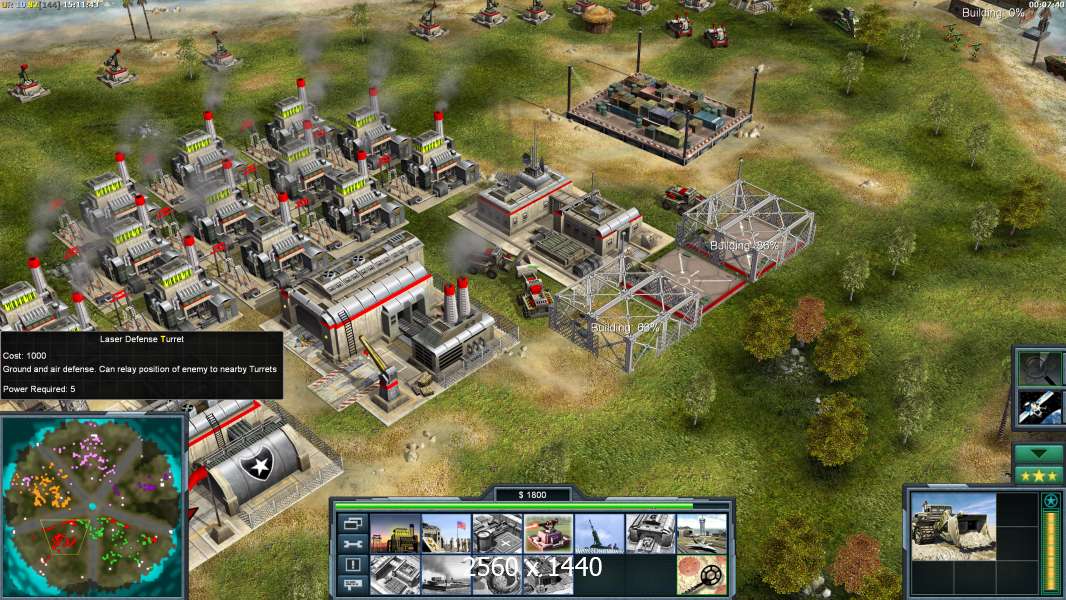Viewport: 1066px width, 600px height.
Task: Open the island minimap
Action: pyautogui.click(x=93, y=505)
